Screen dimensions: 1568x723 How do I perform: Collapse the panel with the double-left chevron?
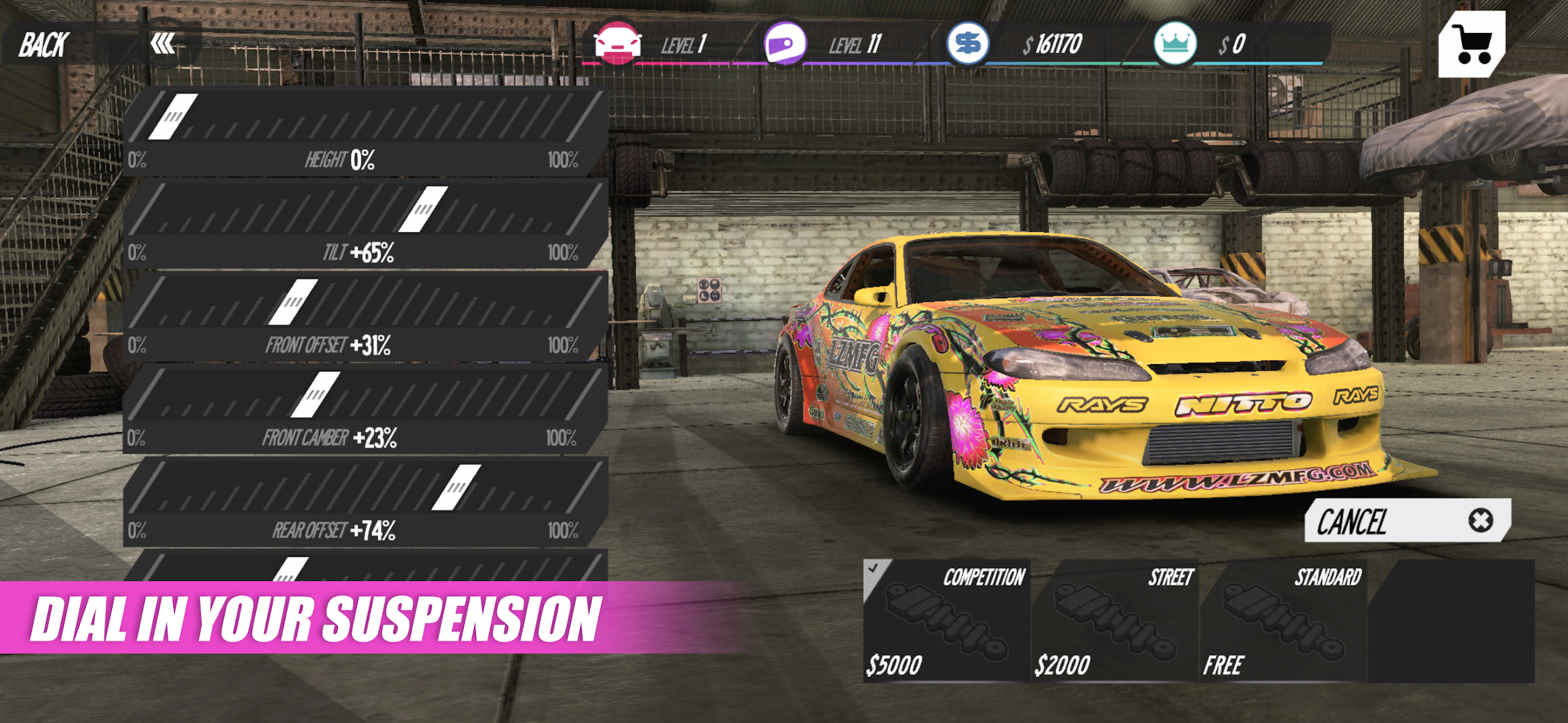click(163, 42)
